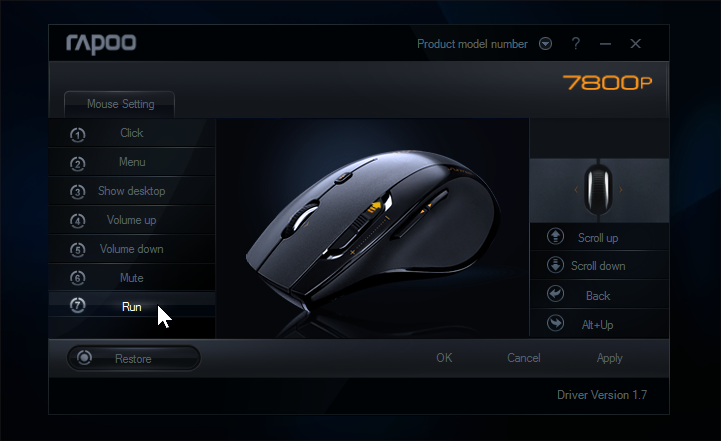Choose the Click button assignment

(131, 133)
